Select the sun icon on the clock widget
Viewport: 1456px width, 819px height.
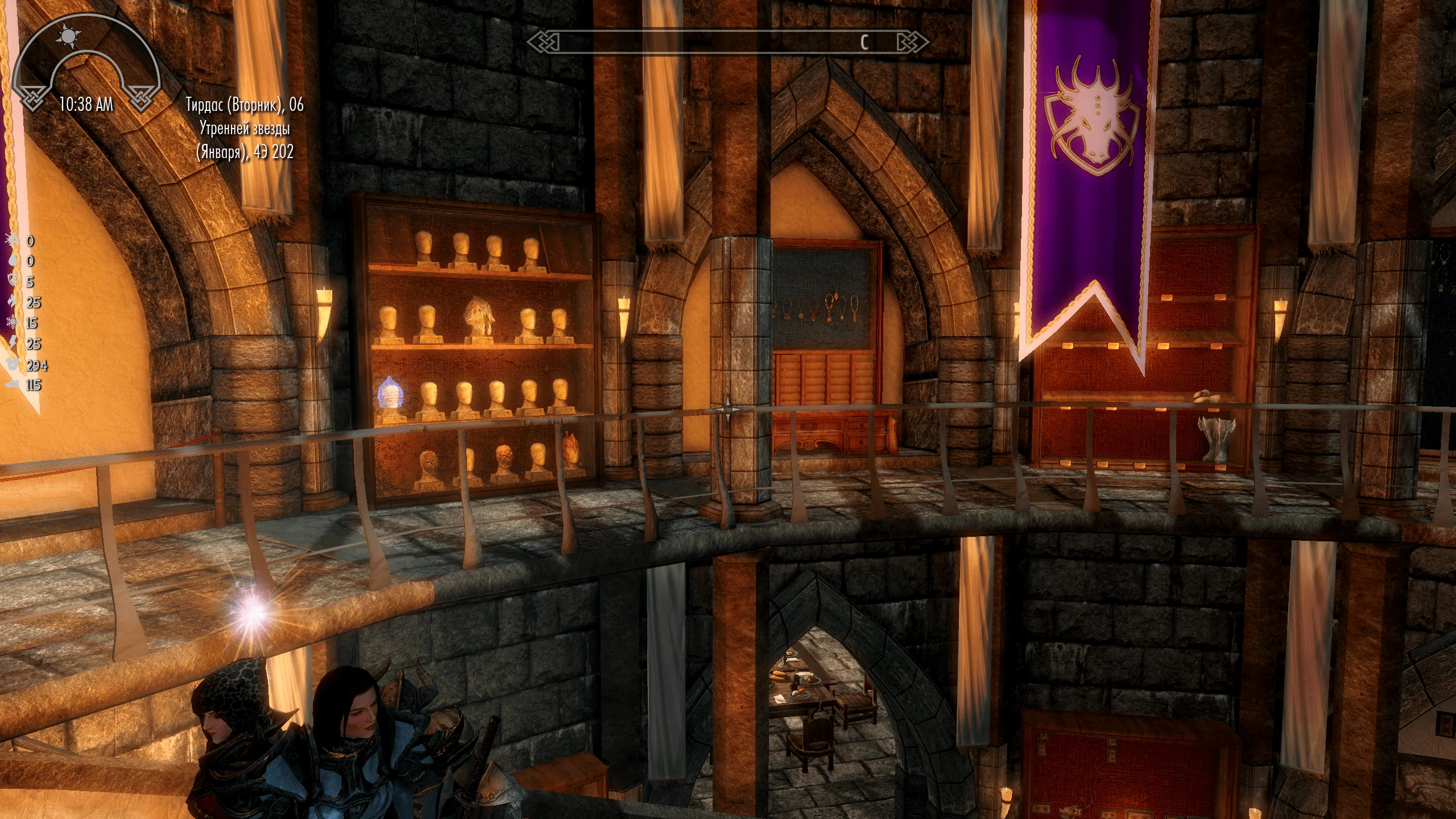69,38
